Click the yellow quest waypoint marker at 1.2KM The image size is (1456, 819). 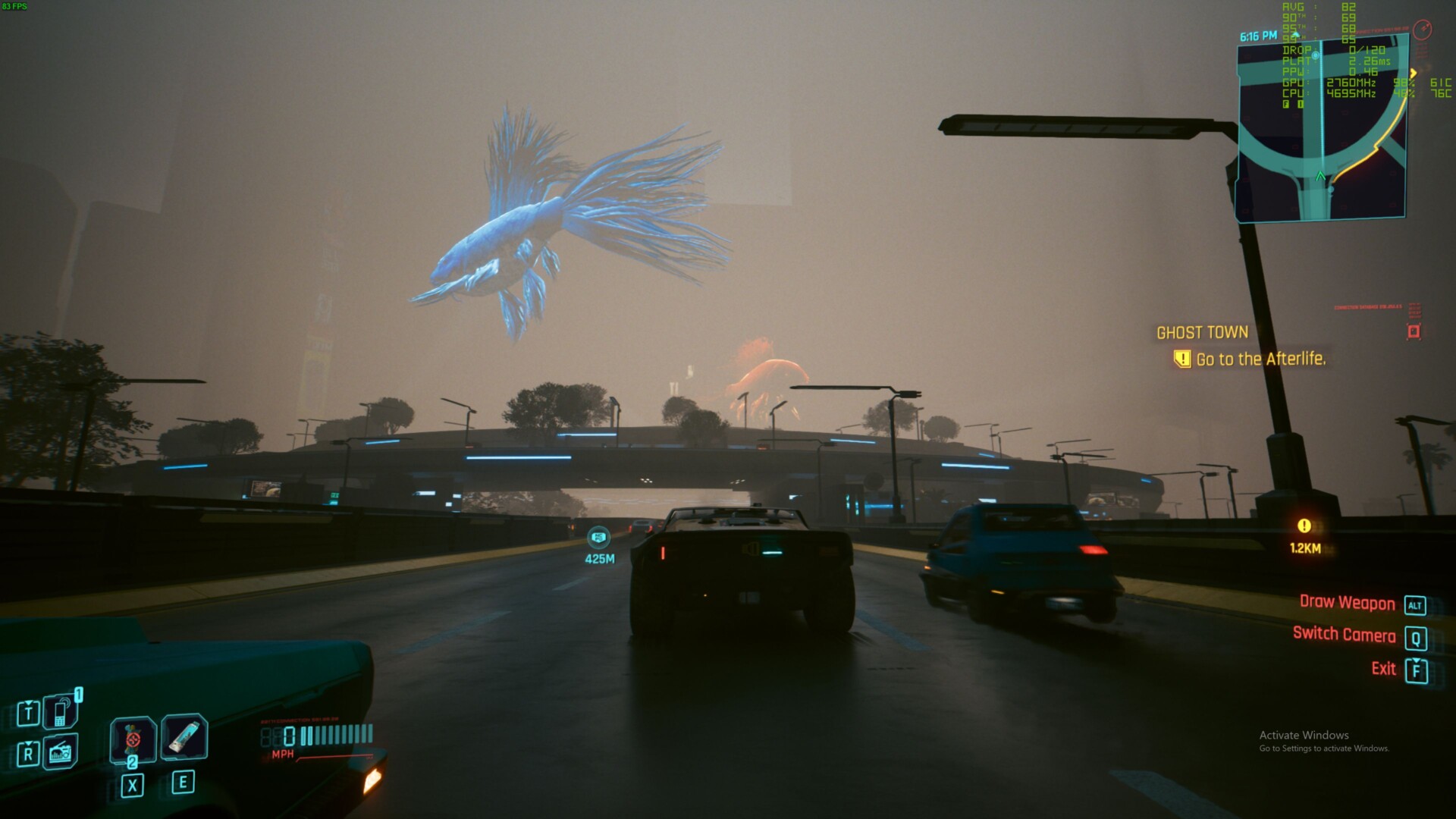coord(1304,526)
